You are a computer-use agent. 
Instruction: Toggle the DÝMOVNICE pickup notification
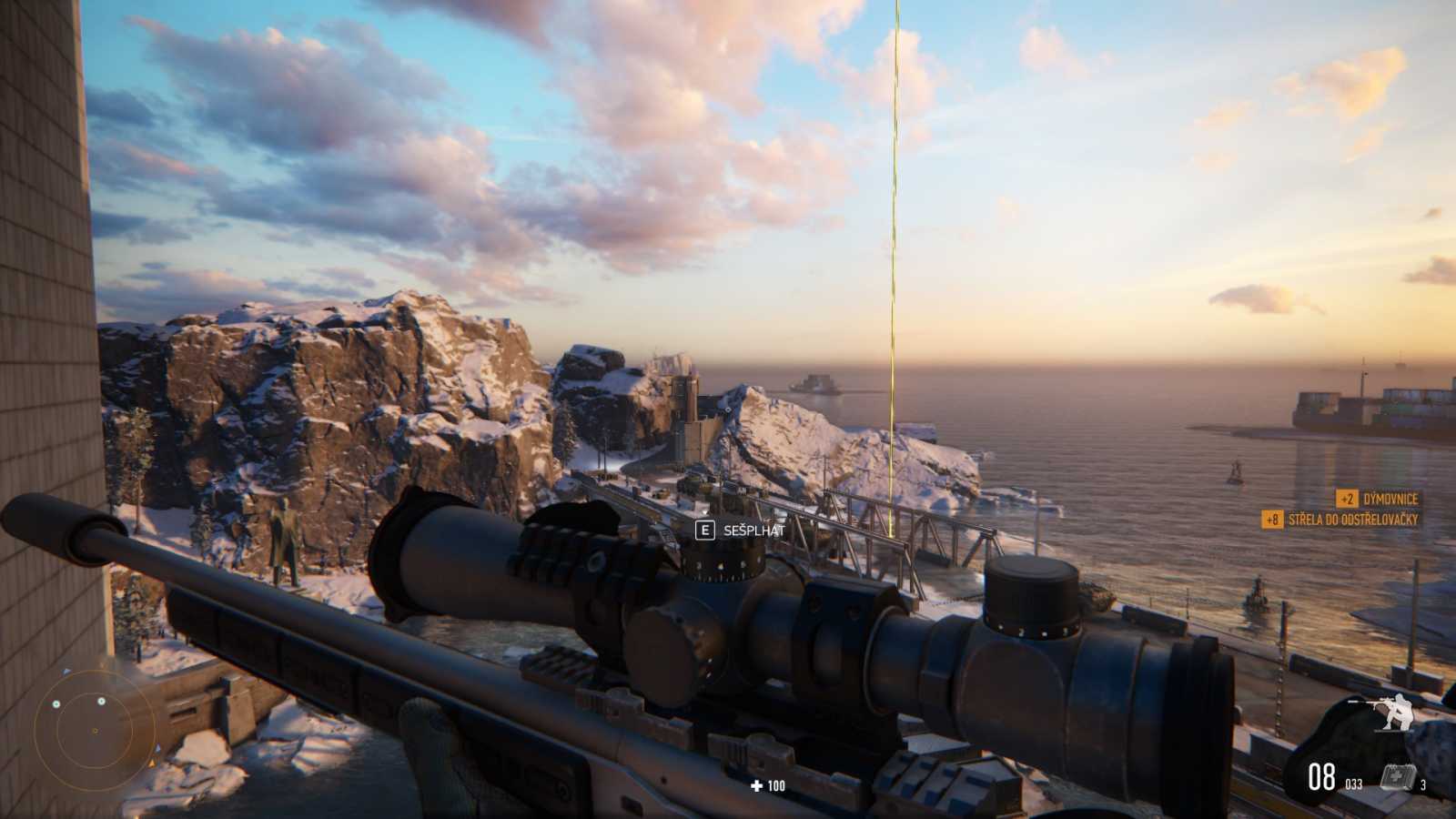tap(1379, 498)
